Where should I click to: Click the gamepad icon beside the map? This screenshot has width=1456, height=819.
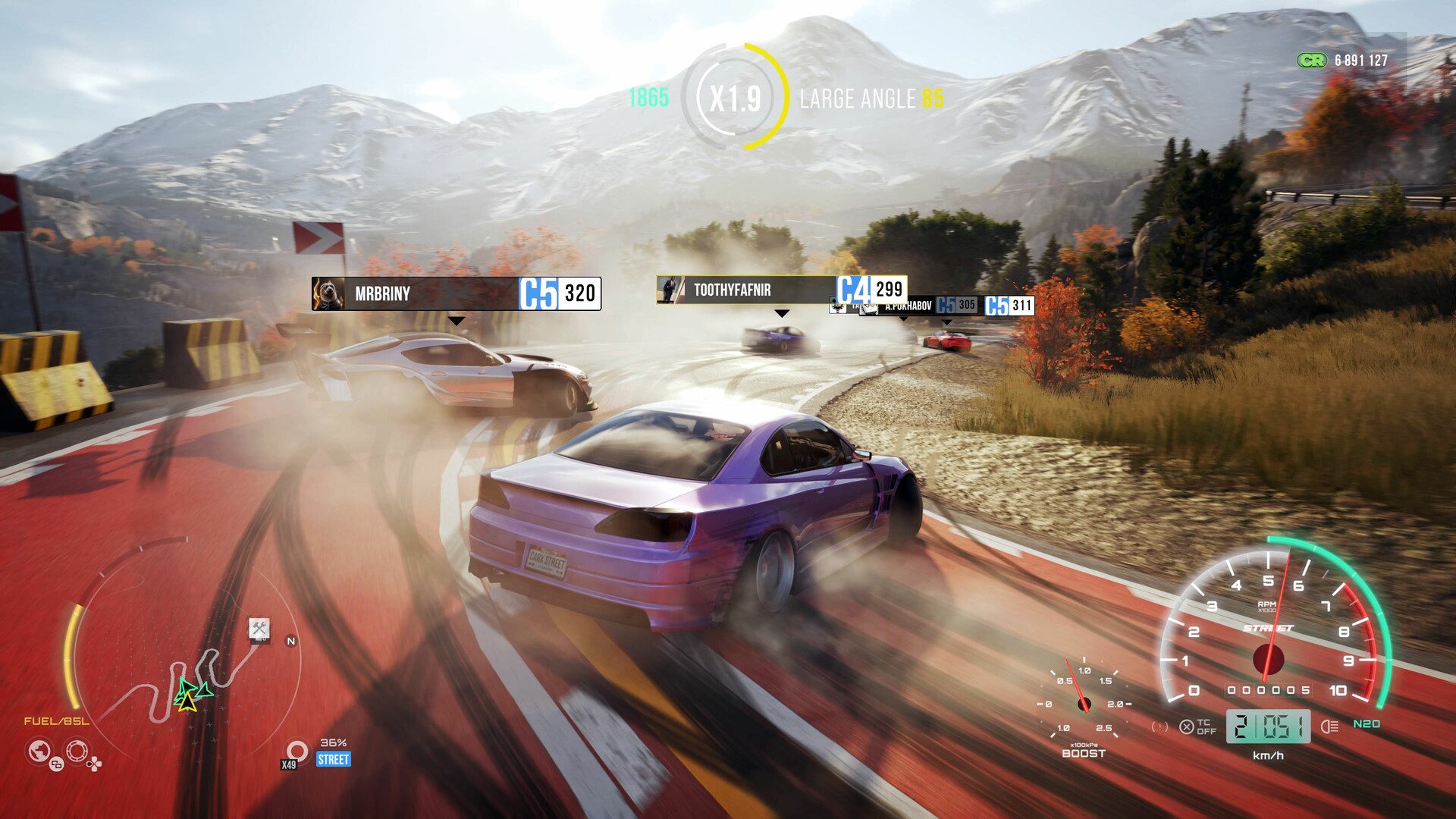coord(95,765)
